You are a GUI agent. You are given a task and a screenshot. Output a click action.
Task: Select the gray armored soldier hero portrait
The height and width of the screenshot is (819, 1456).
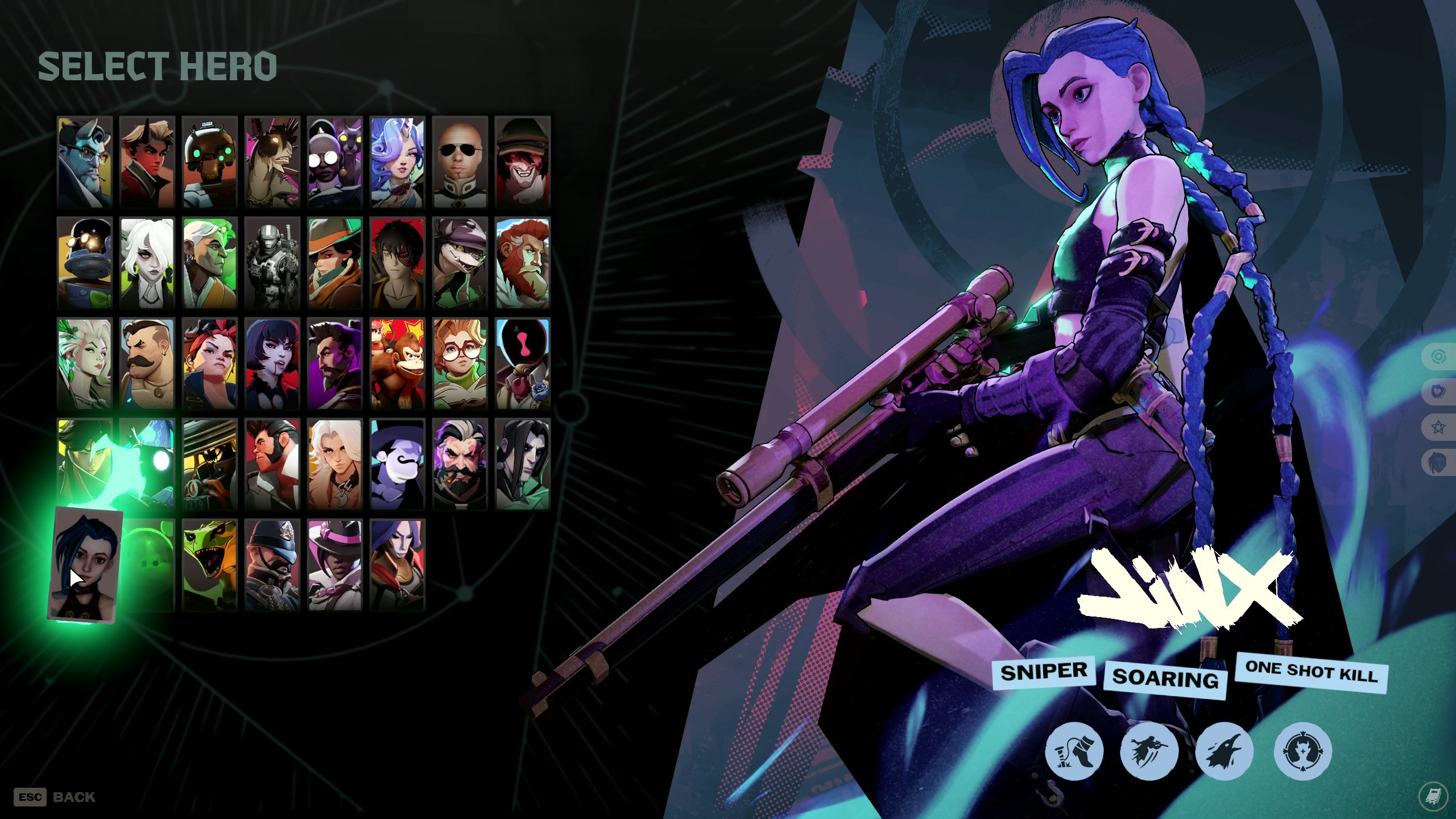point(272,263)
